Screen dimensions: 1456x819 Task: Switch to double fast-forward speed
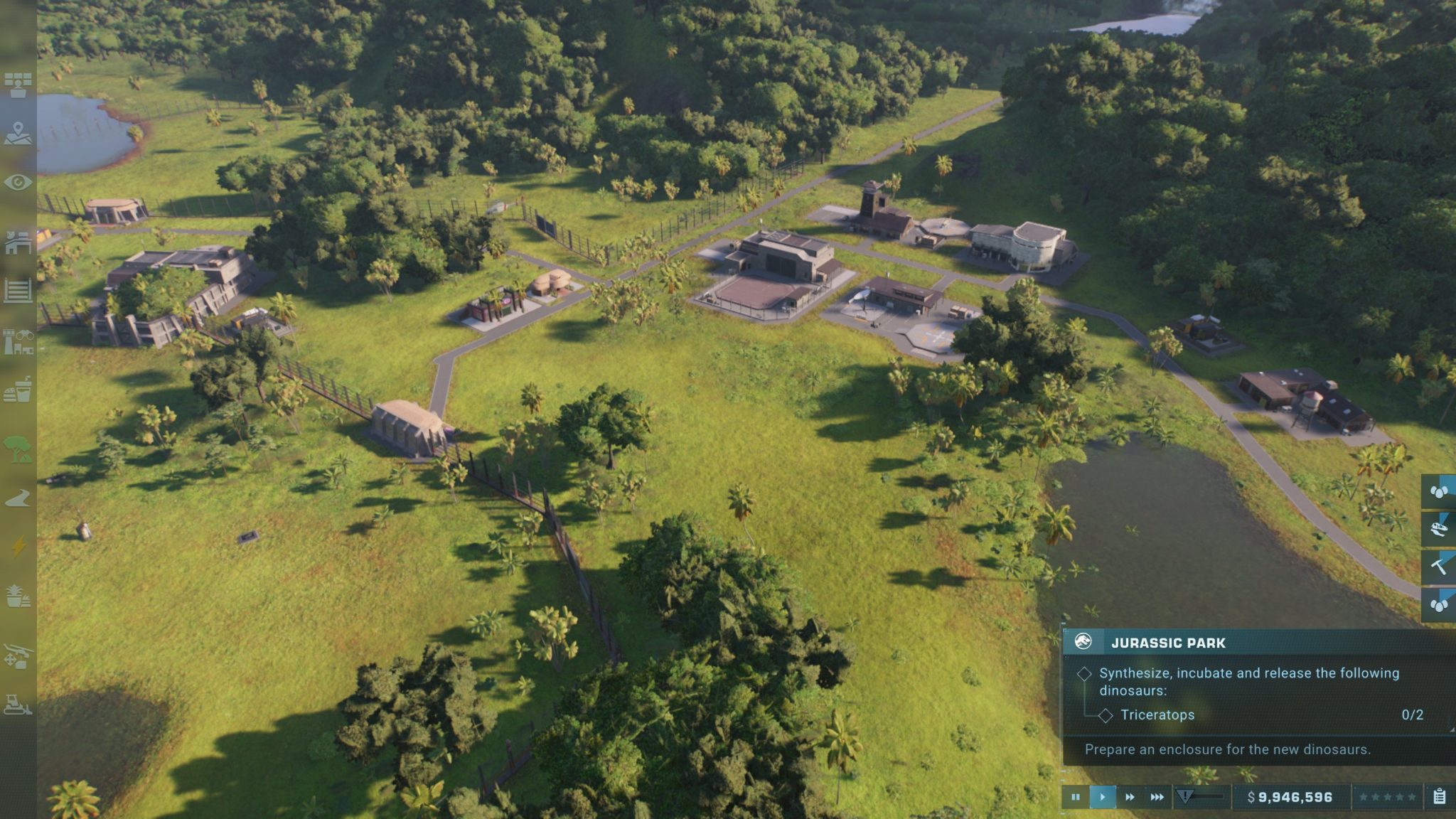click(x=1130, y=797)
